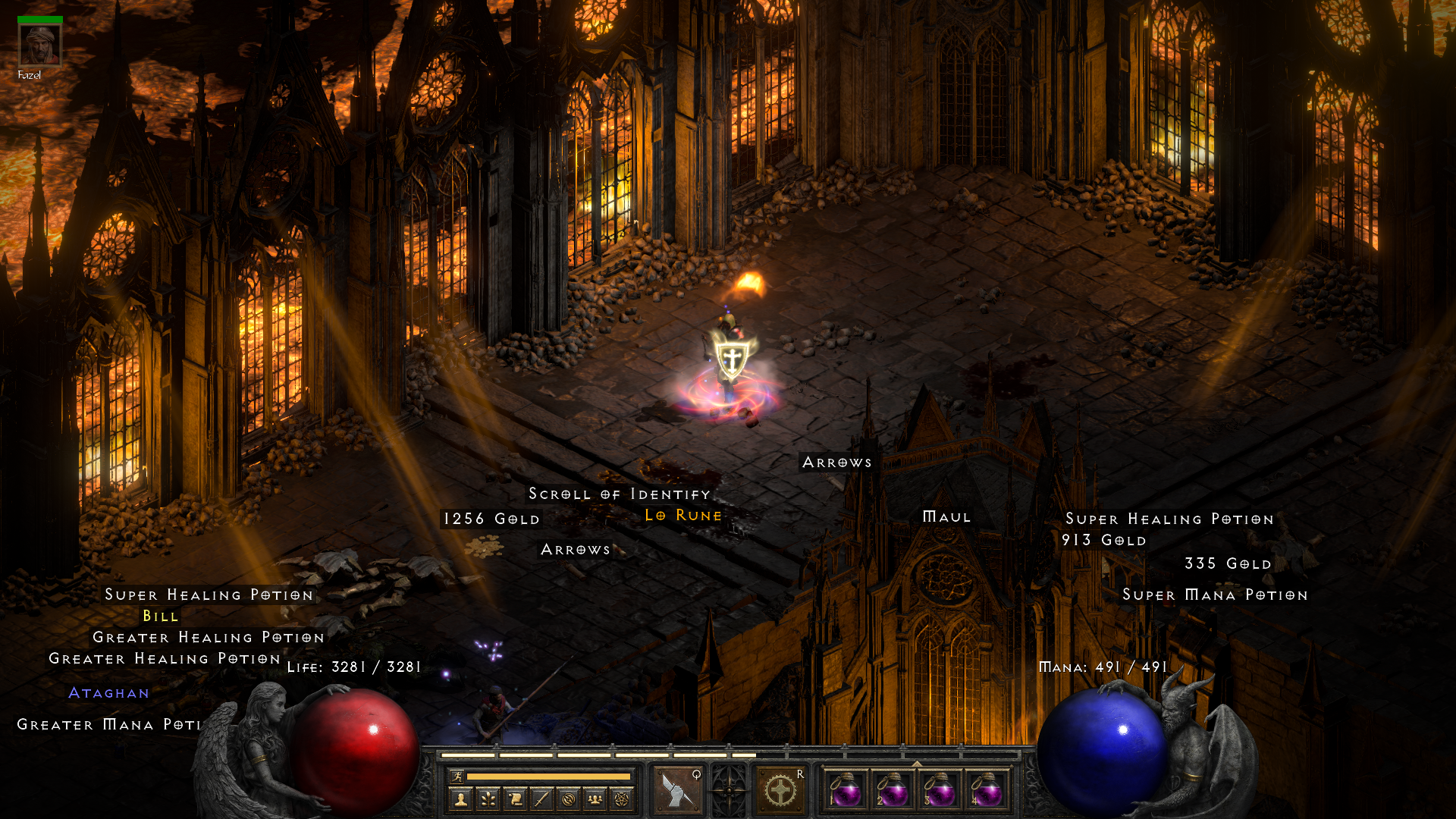
Task: Toggle run/walk mode
Action: pos(456,777)
